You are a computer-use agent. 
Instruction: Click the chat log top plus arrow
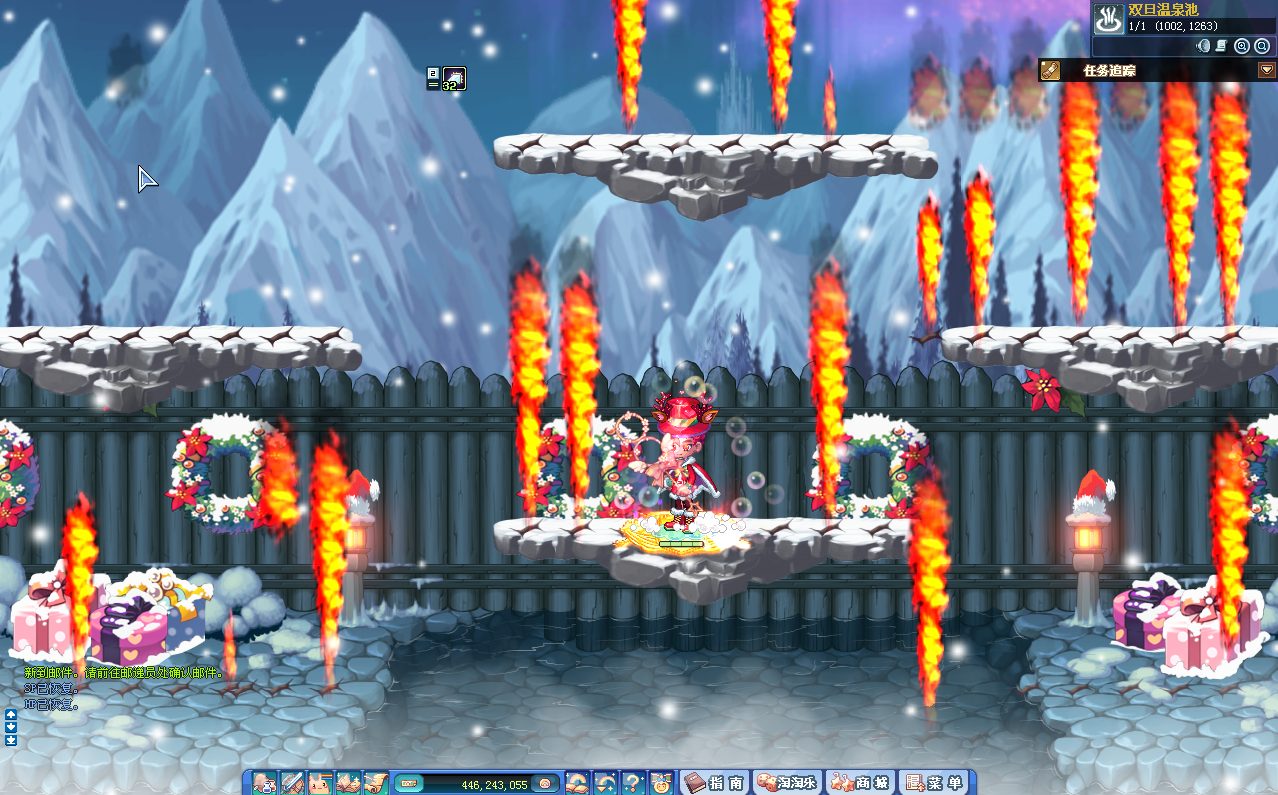point(11,715)
